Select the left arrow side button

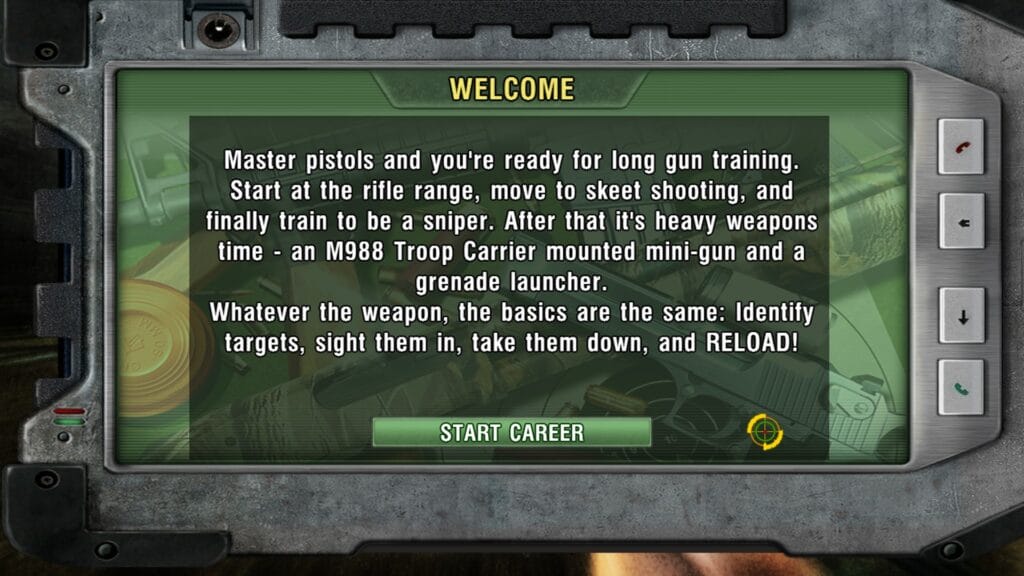point(961,222)
